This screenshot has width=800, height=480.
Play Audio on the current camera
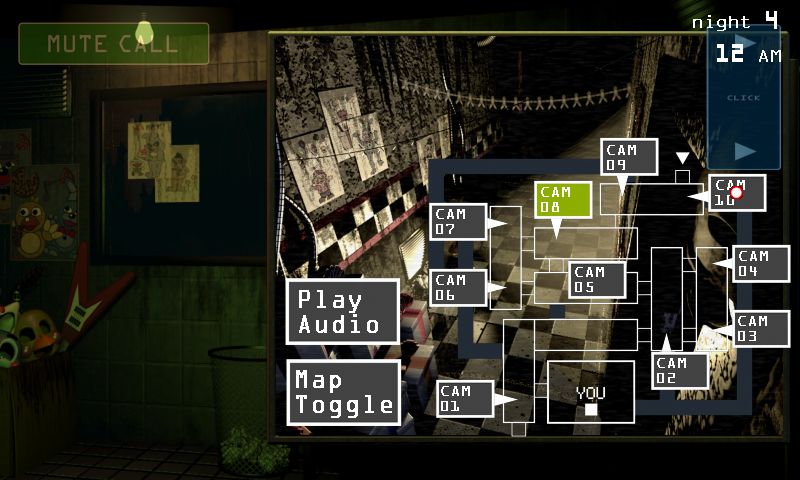tap(343, 312)
